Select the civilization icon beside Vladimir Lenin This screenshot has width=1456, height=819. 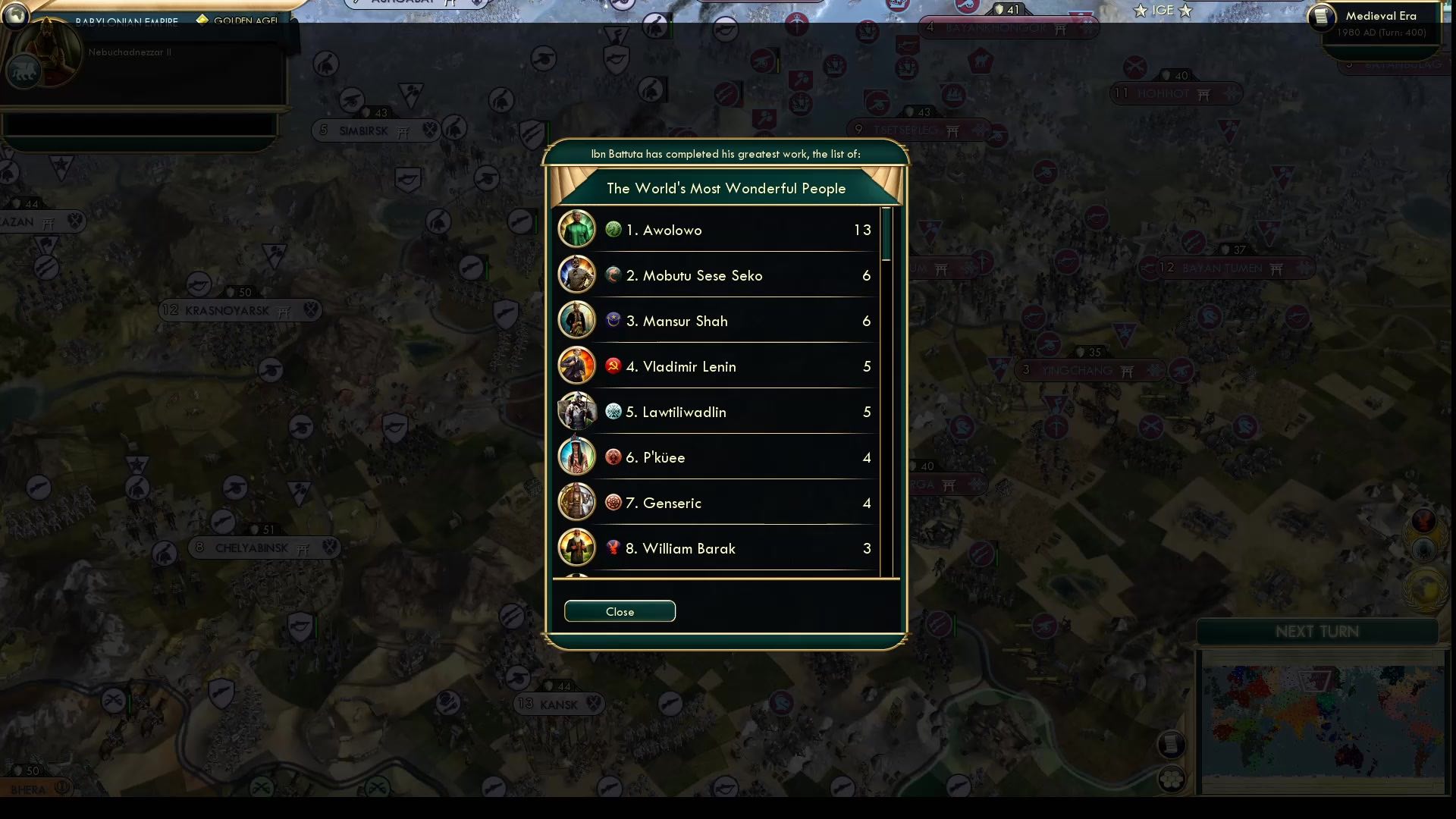click(612, 366)
